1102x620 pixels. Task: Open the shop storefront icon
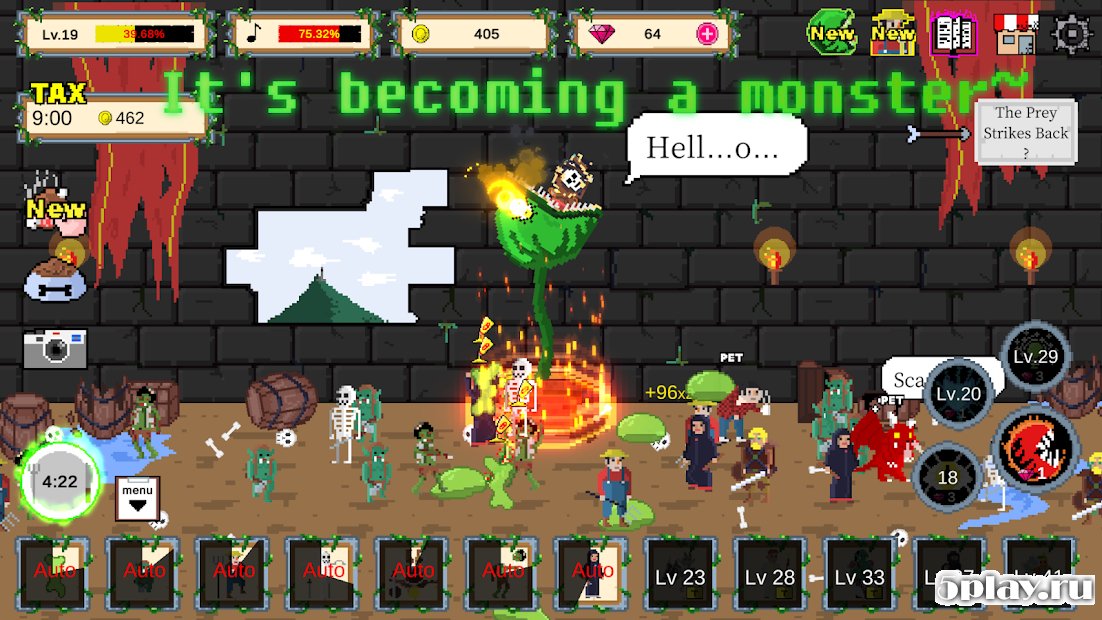pos(1015,34)
